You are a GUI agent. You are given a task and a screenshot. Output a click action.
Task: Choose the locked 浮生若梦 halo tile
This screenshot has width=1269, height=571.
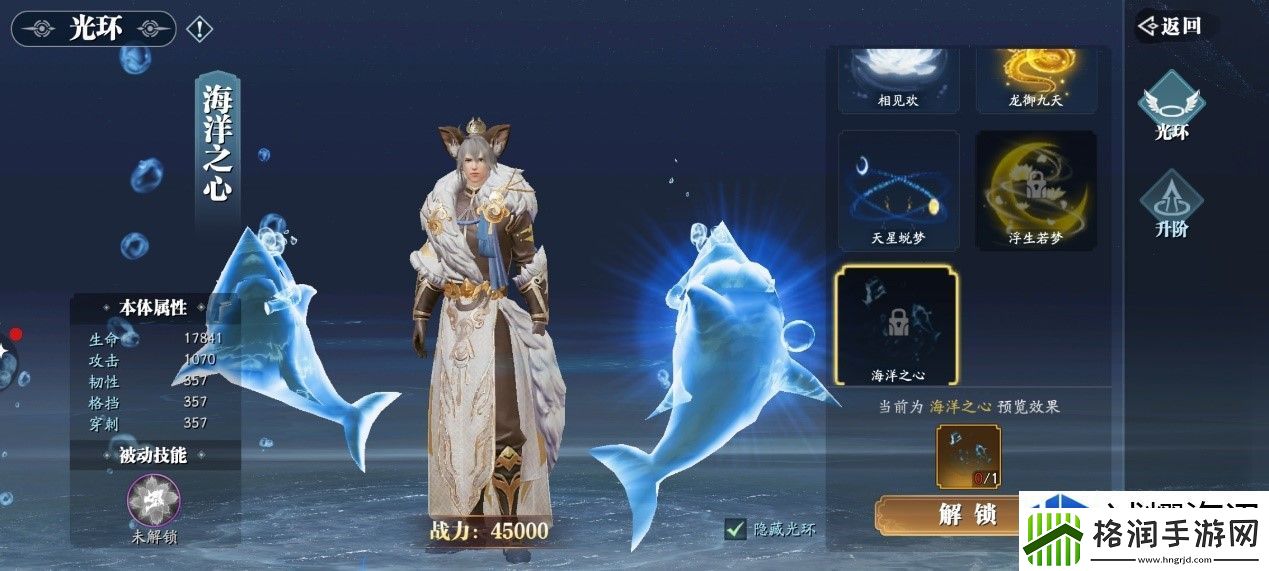pos(1036,190)
